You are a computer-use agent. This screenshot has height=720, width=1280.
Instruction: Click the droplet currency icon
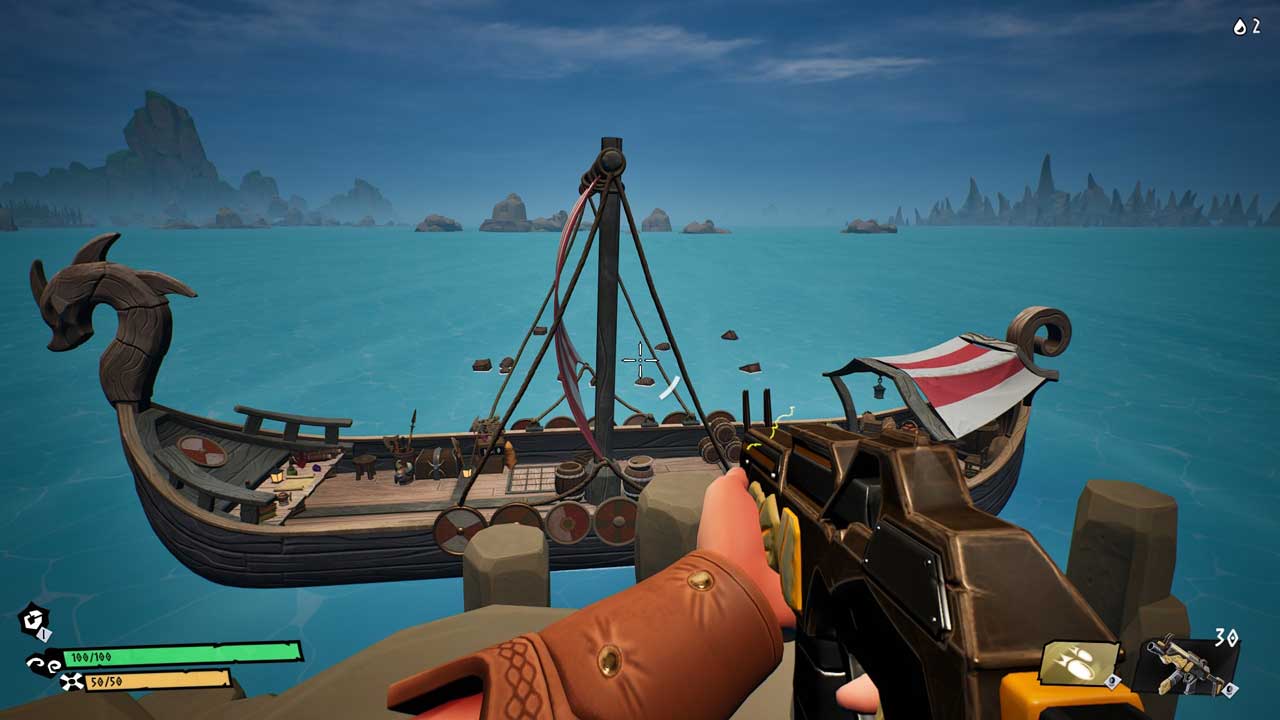(1240, 27)
